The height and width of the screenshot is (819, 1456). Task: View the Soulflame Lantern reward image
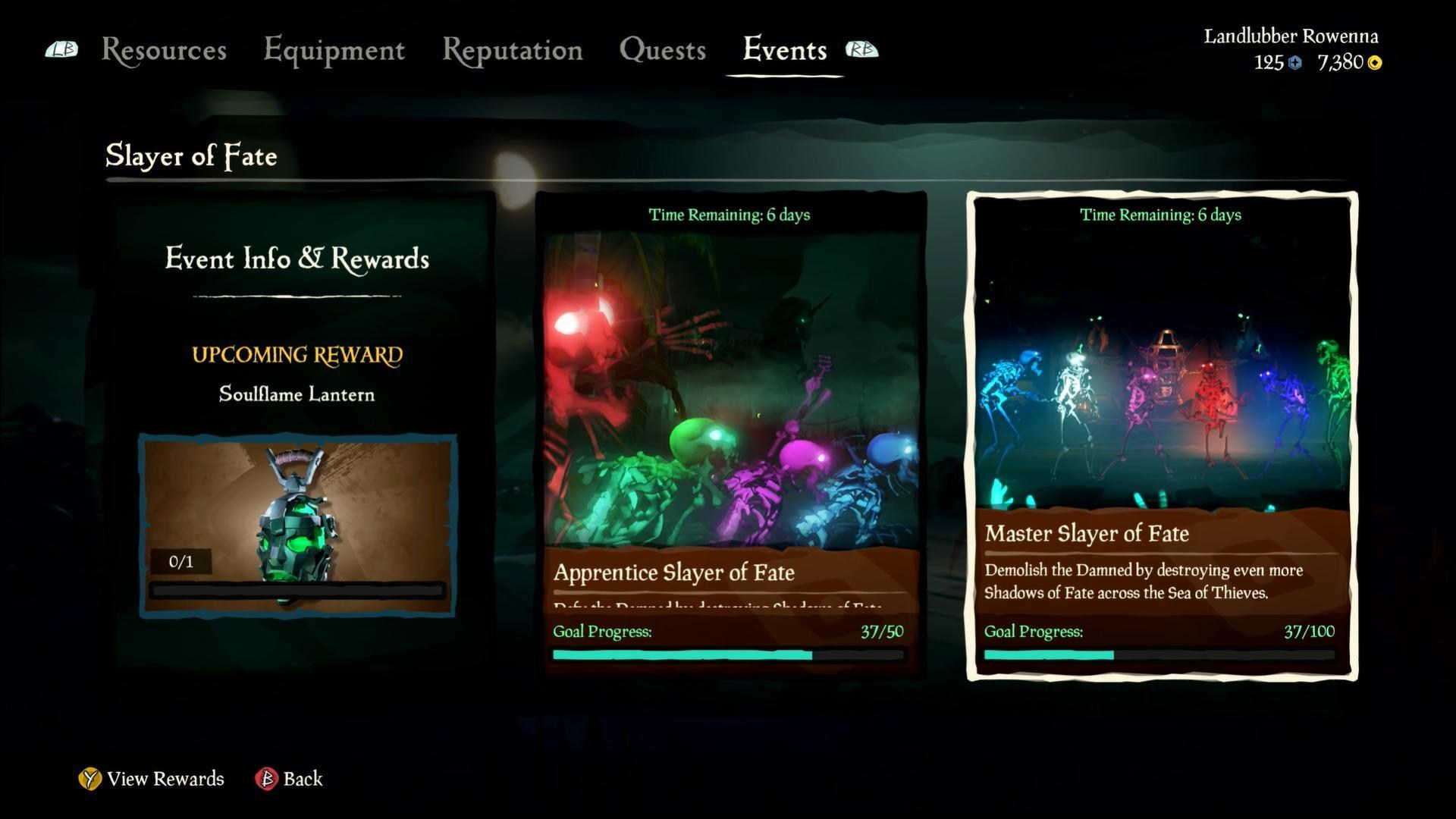point(297,525)
